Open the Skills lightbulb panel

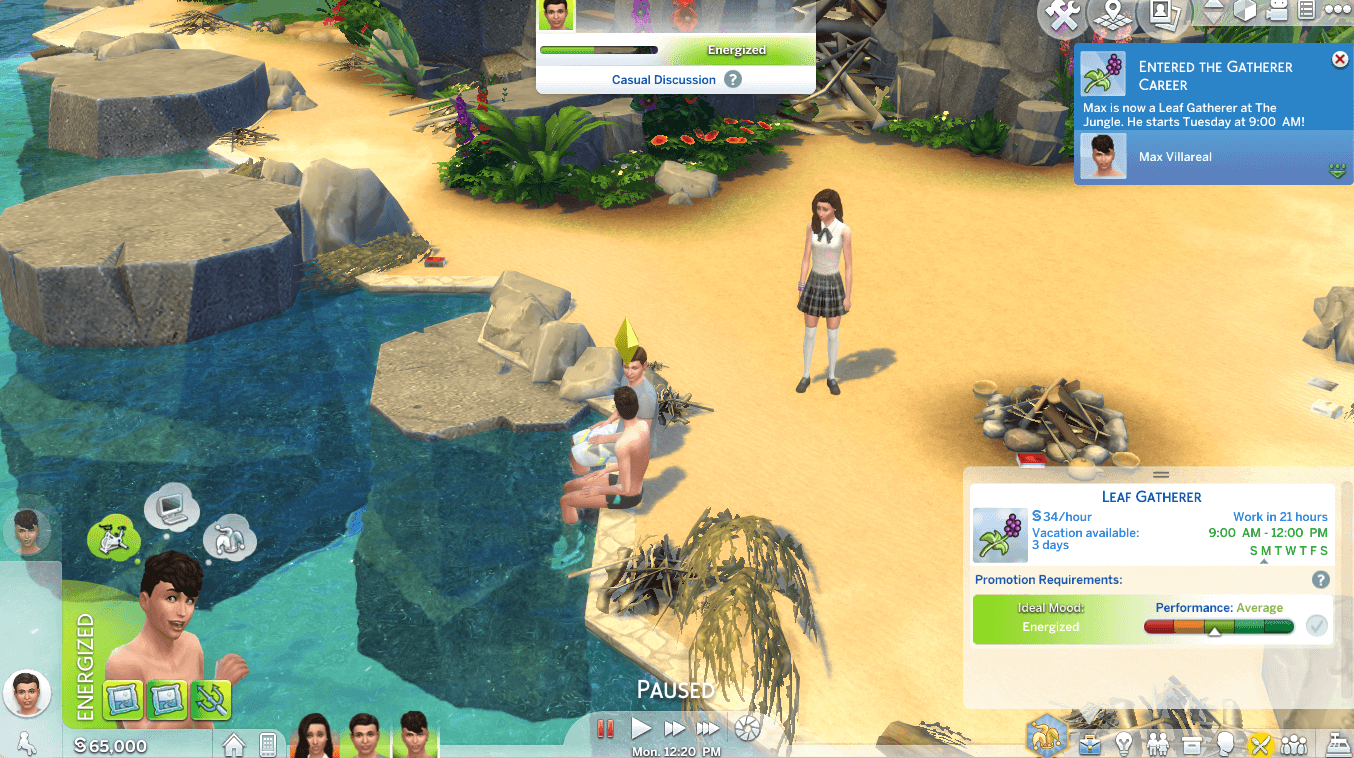[1124, 744]
